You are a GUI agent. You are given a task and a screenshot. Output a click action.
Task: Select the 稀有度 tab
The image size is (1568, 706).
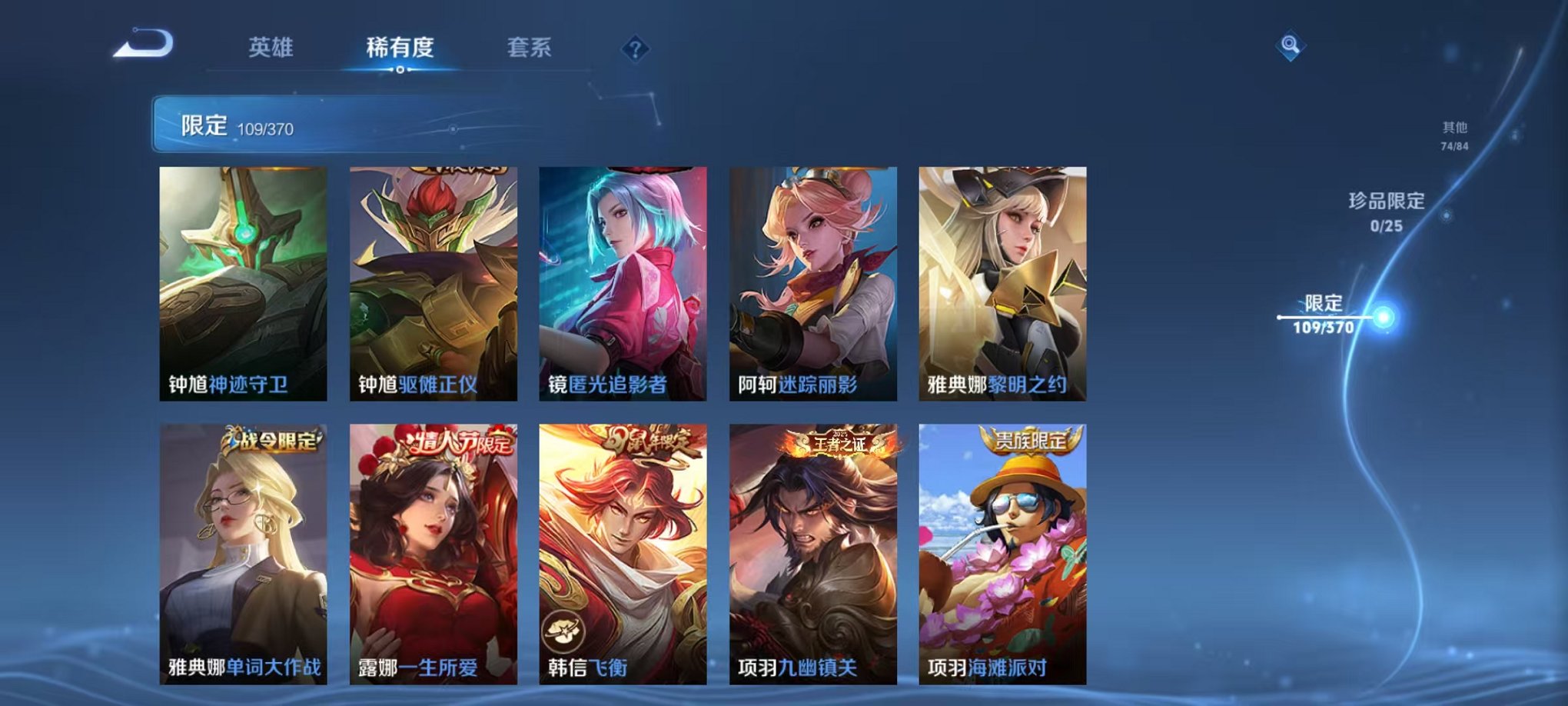click(400, 46)
